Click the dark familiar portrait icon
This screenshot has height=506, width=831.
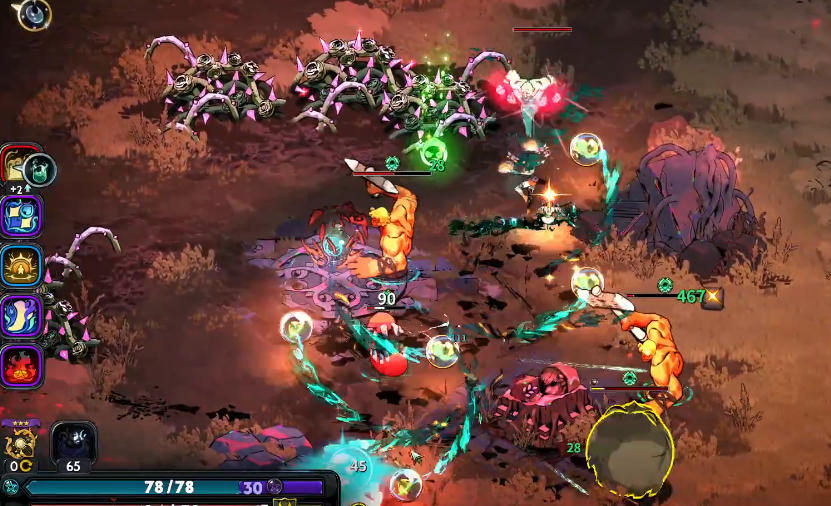click(x=73, y=441)
